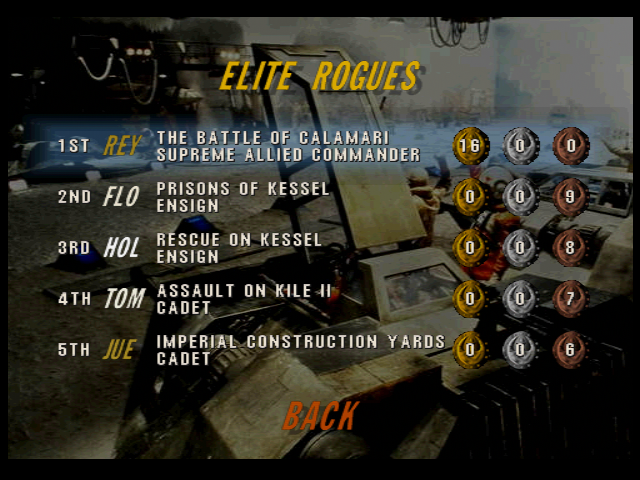This screenshot has height=480, width=640.
Task: Pick the 4th place TOM row
Action: tap(124, 298)
